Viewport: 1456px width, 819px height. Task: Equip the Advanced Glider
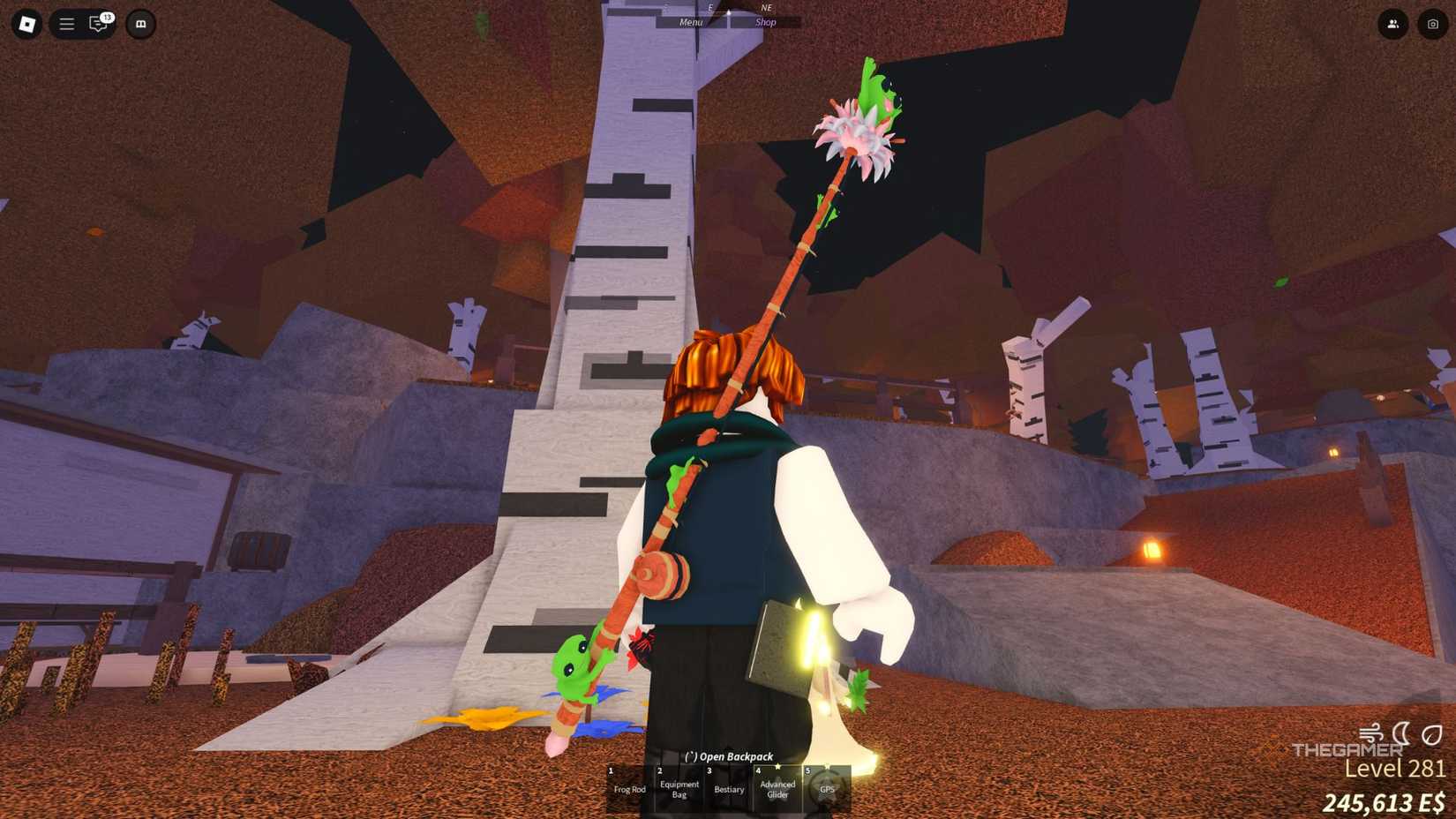coord(778,787)
